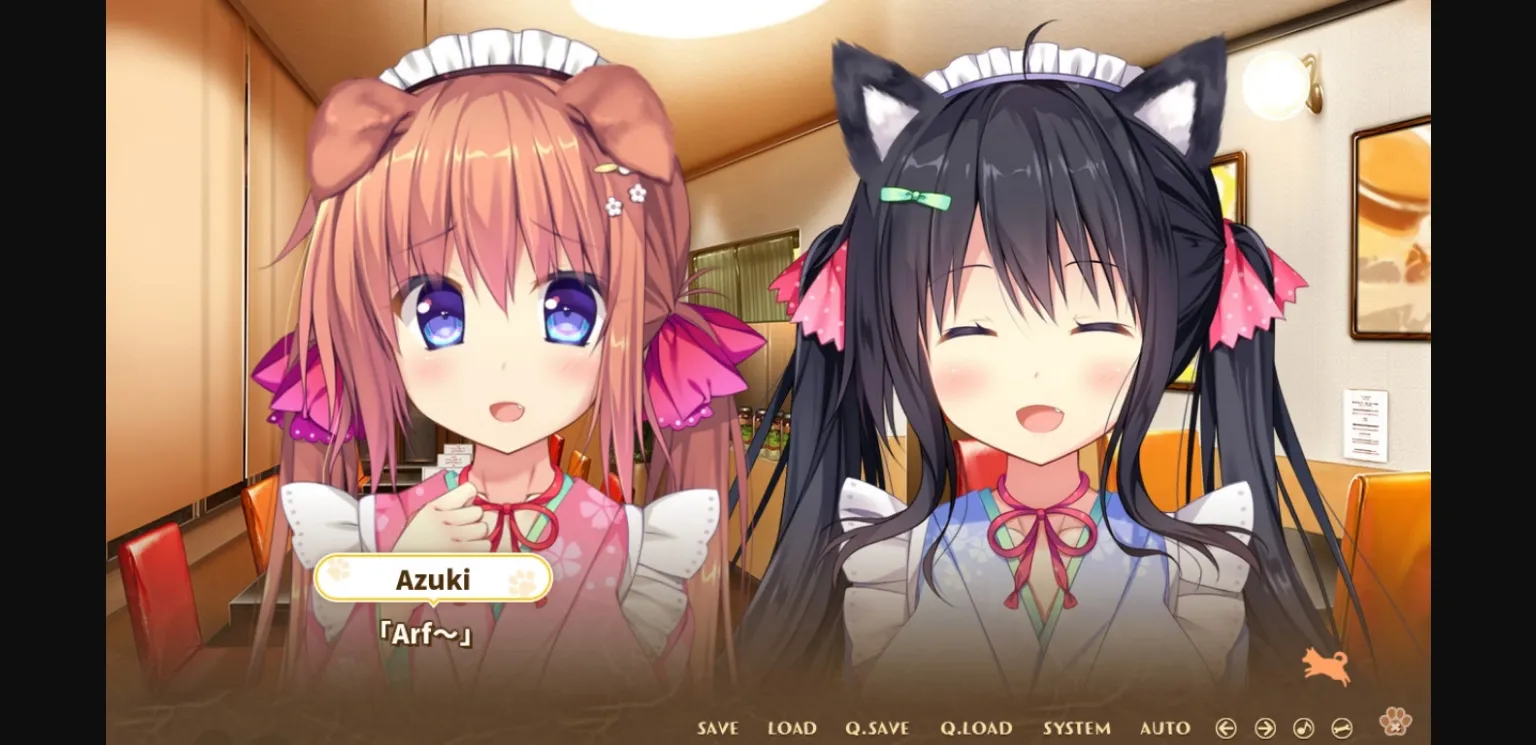
Task: Click SAVE to save the game
Action: [717, 727]
